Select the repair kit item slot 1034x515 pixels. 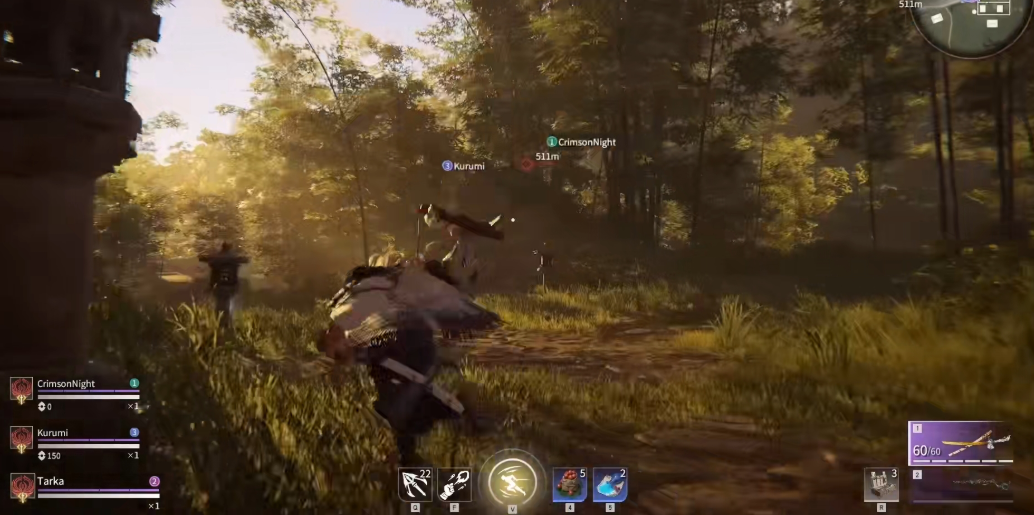[880, 484]
